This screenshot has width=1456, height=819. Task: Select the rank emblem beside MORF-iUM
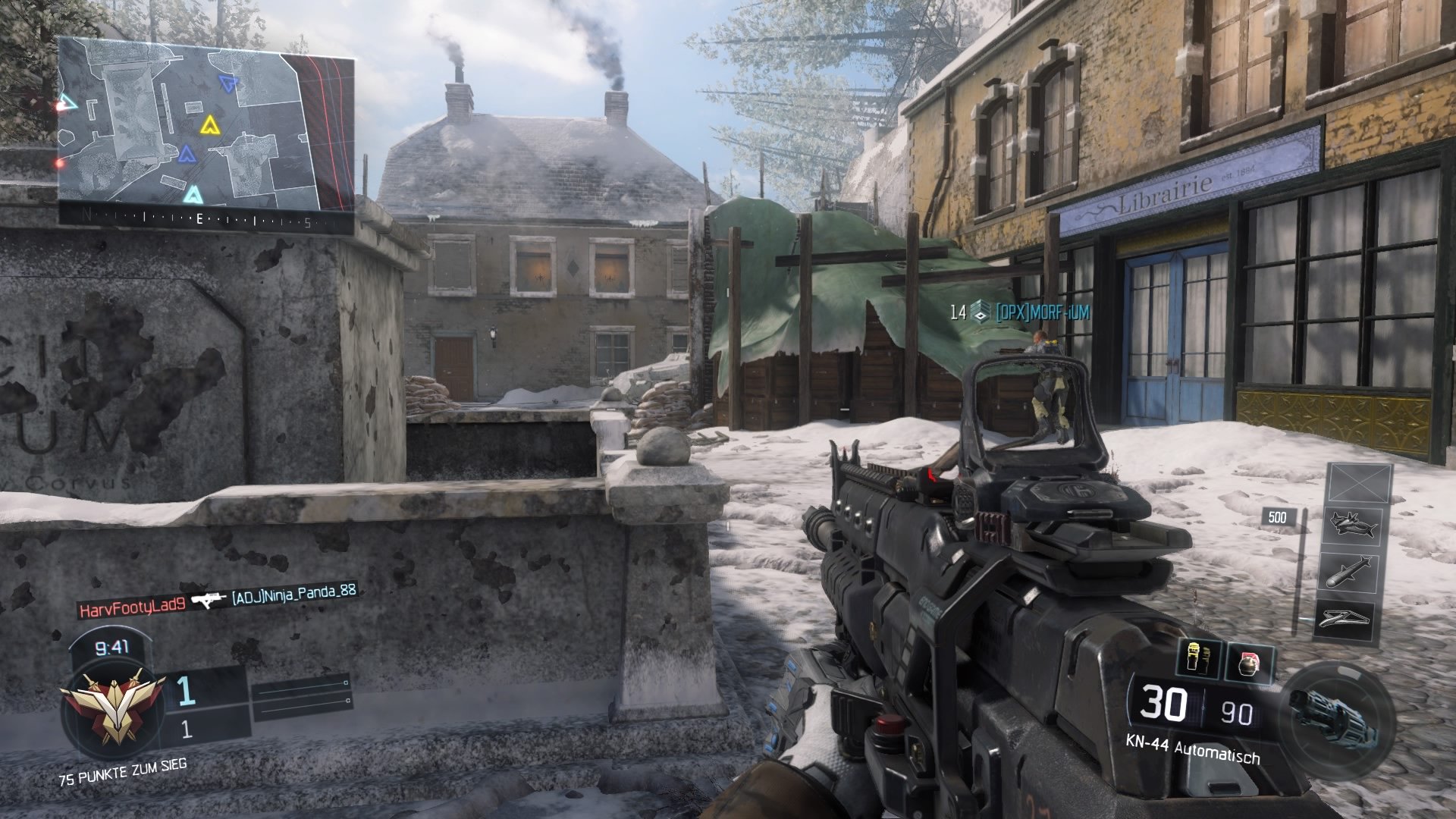979,311
